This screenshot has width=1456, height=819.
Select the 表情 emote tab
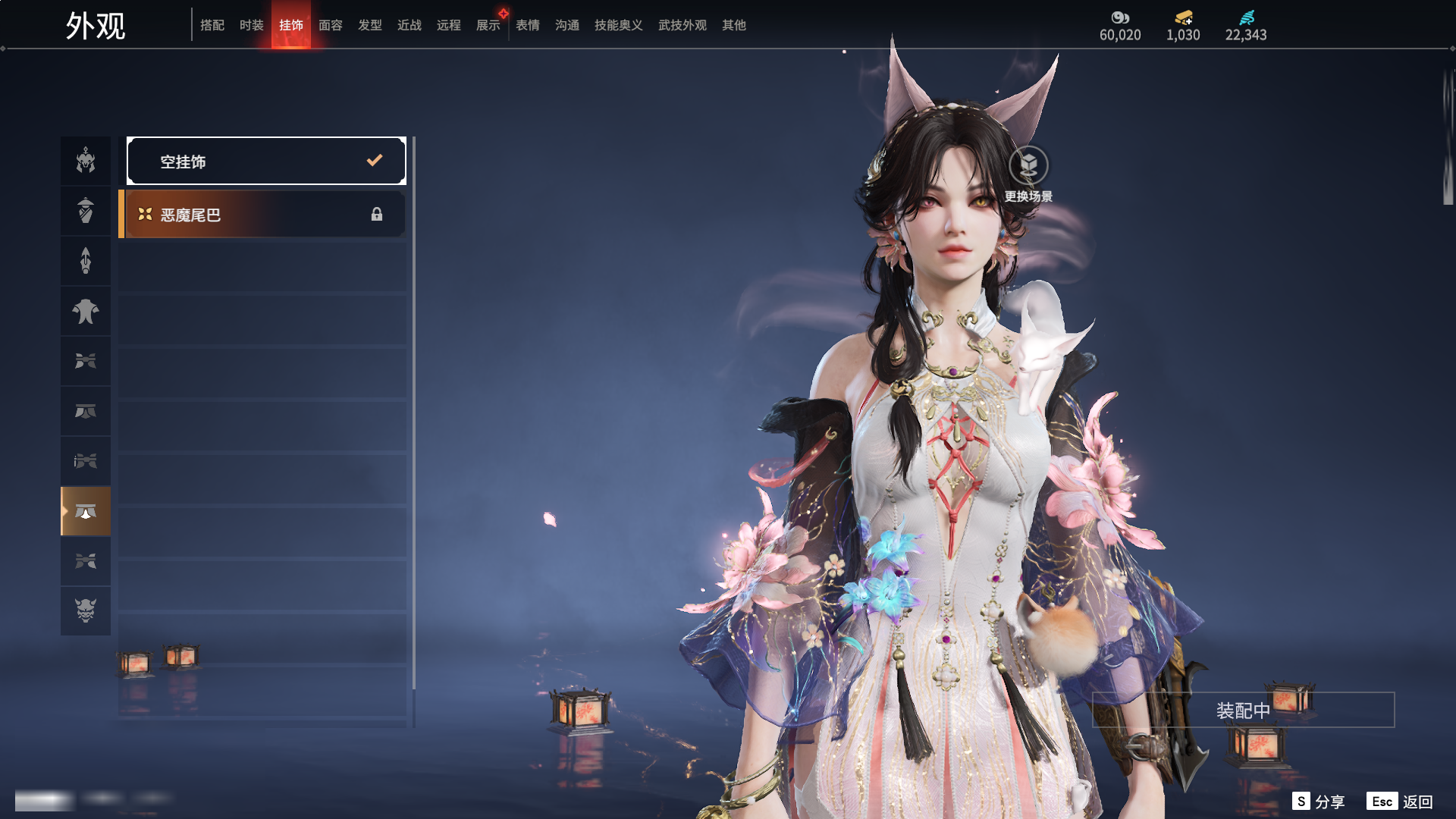(528, 25)
